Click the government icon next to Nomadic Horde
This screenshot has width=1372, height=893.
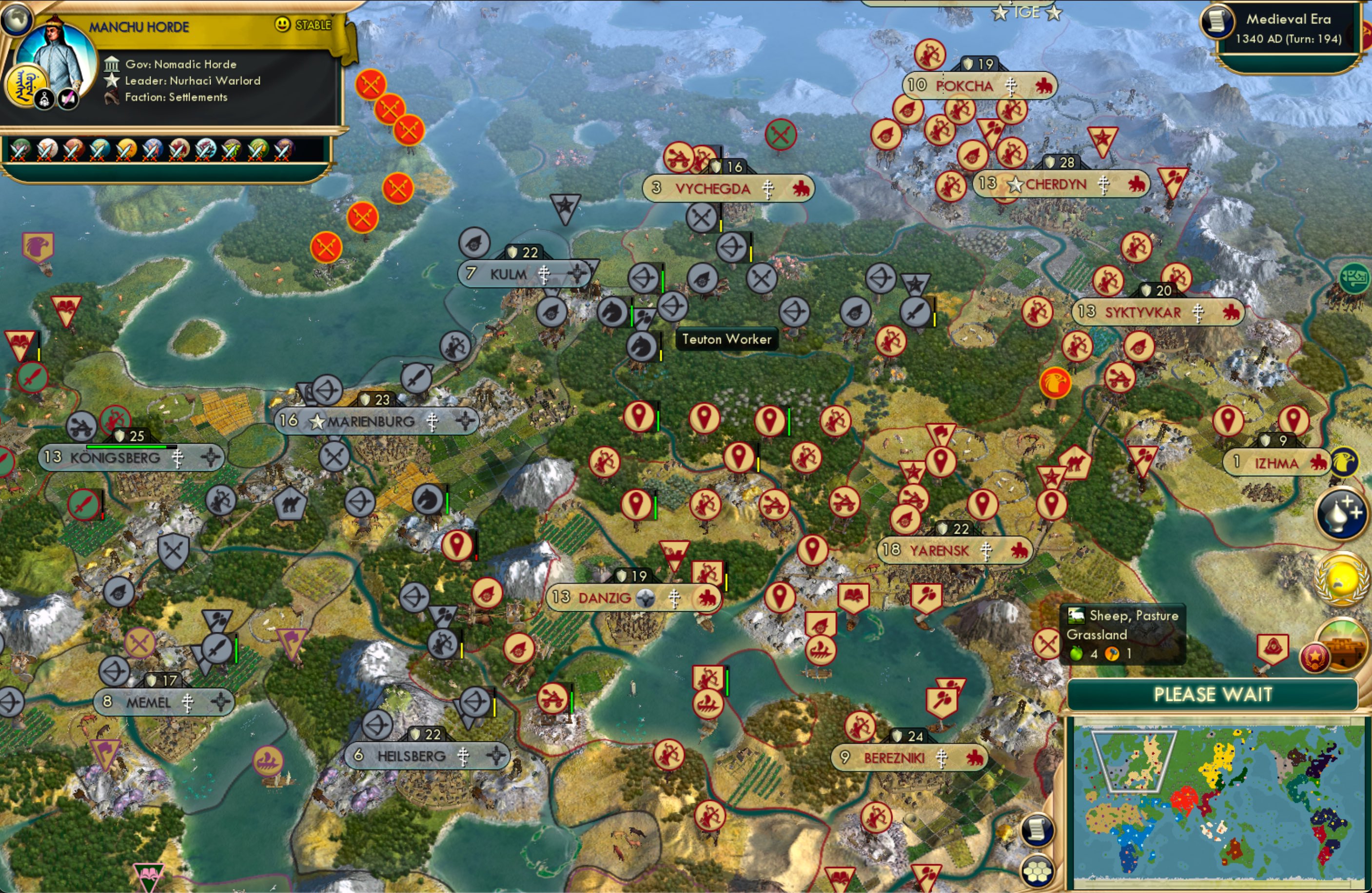point(111,64)
